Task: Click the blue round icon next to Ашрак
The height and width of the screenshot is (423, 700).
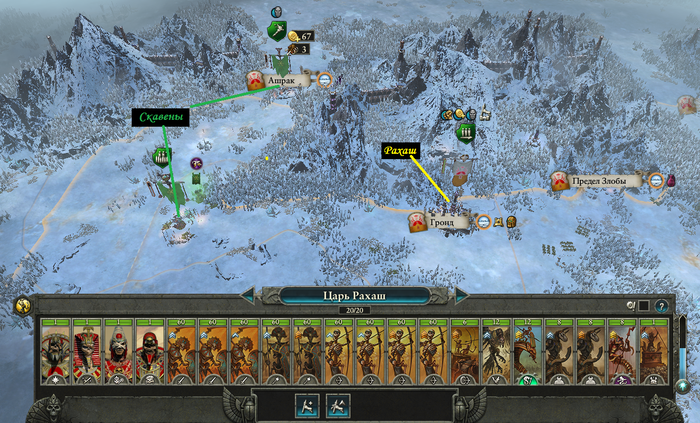Action: (x=325, y=81)
